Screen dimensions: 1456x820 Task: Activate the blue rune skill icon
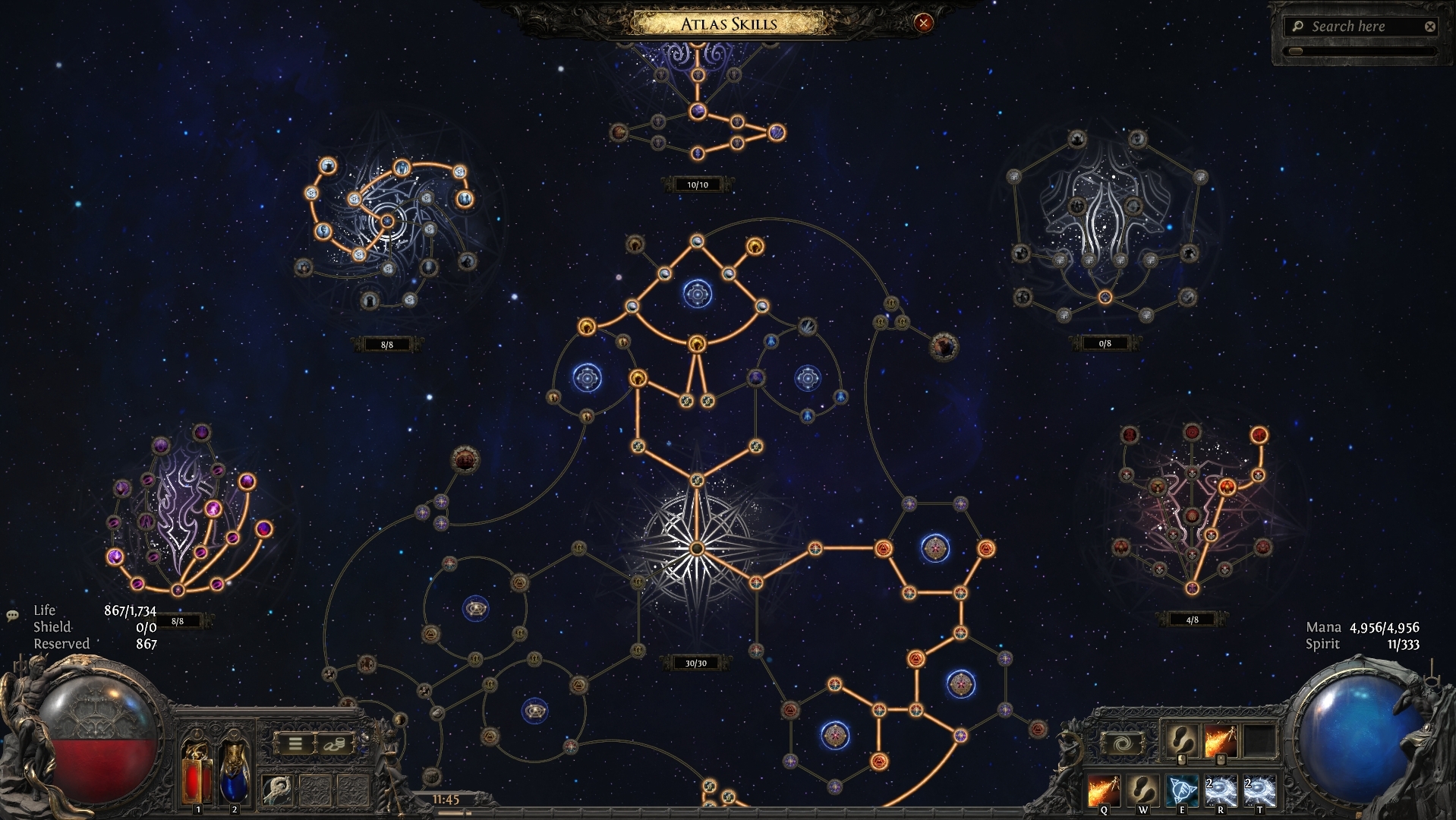1181,790
